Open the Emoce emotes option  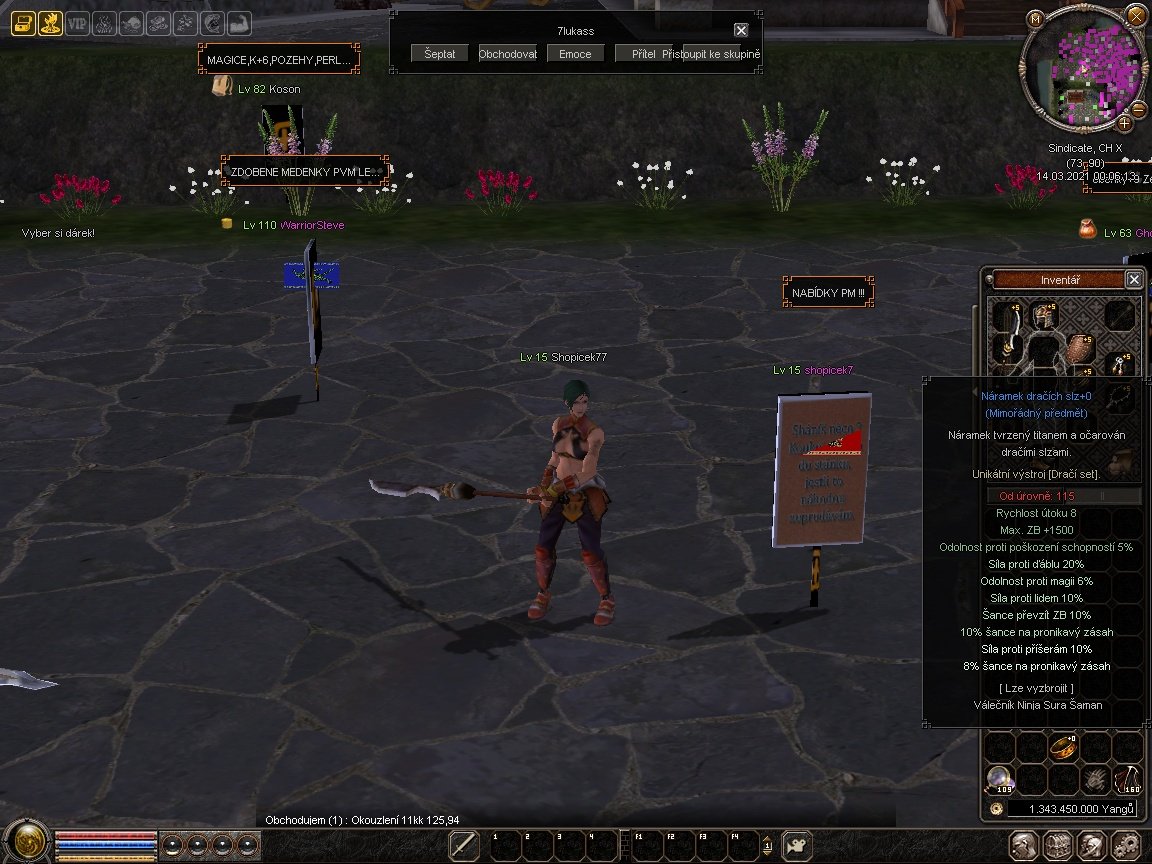(575, 54)
